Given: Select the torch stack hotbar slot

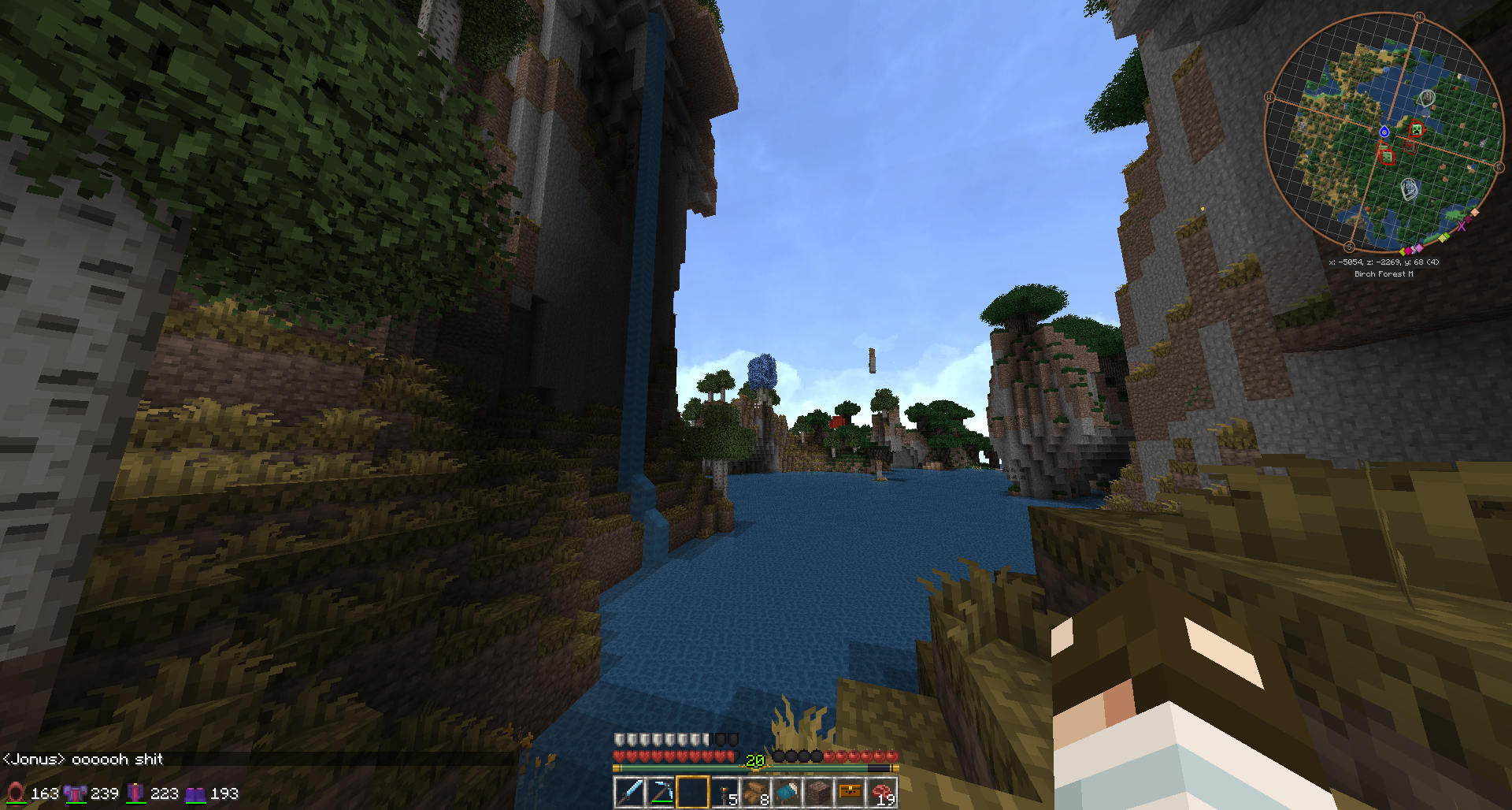Looking at the screenshot, I should [x=724, y=792].
